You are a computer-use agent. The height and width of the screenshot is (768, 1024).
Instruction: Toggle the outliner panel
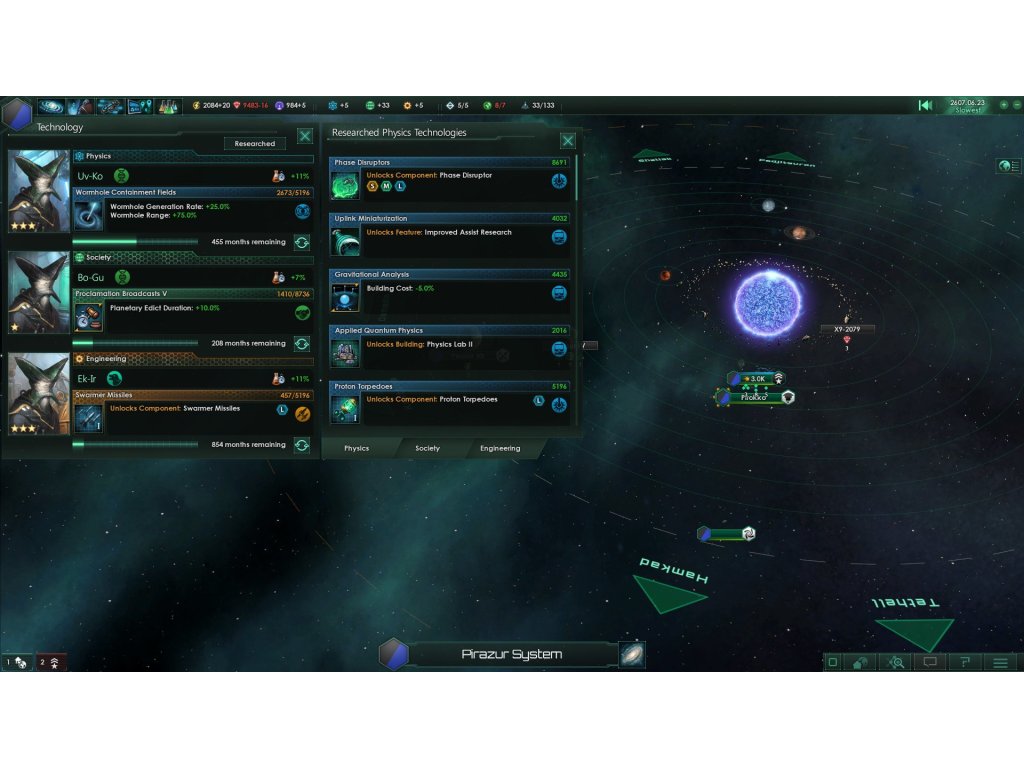pyautogui.click(x=1008, y=166)
